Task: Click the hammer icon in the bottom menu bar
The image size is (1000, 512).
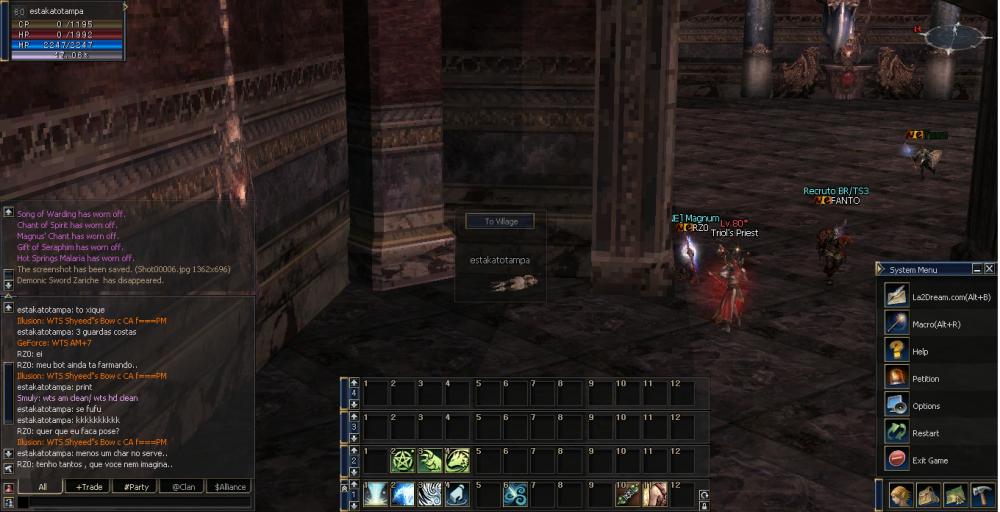Action: coord(983,495)
